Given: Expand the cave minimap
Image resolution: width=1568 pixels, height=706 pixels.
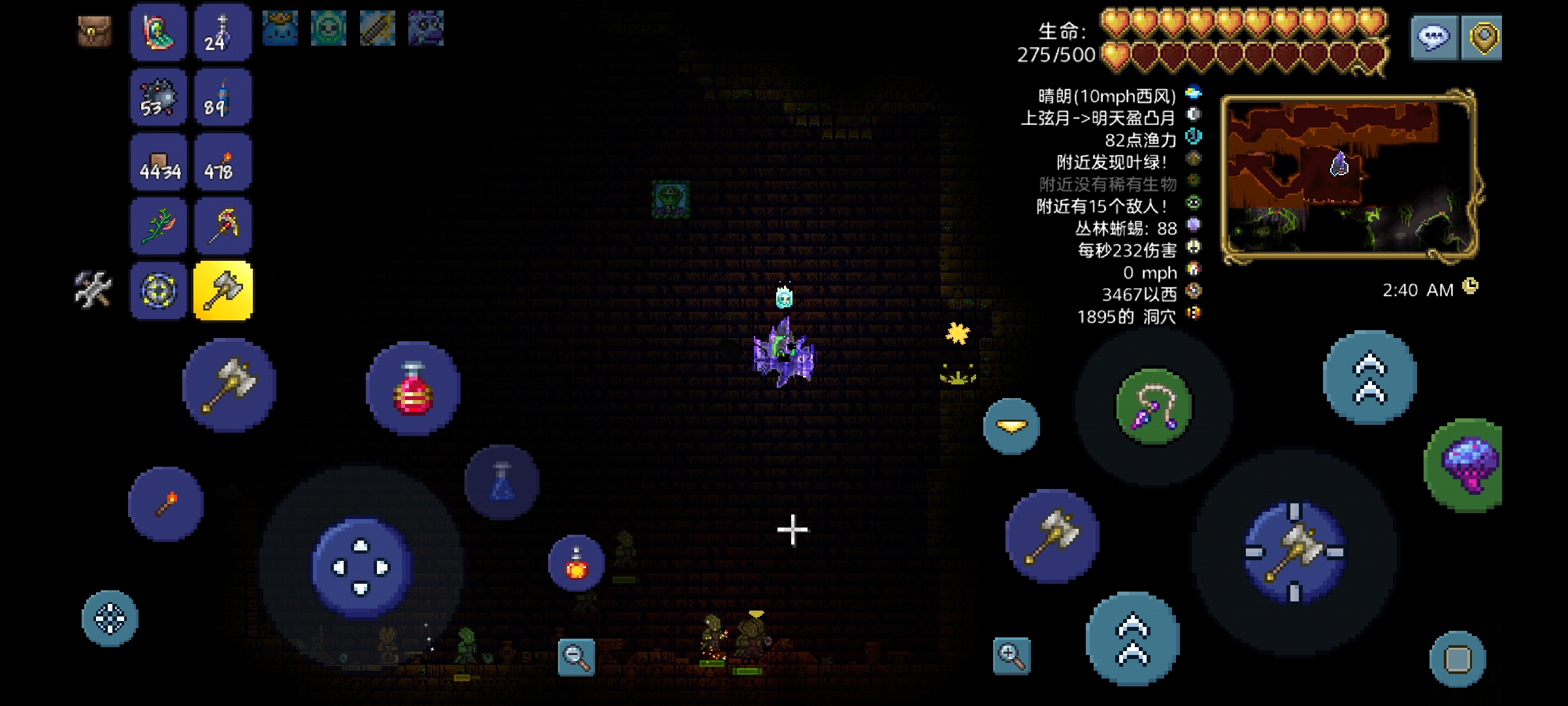Looking at the screenshot, I should tap(1348, 176).
